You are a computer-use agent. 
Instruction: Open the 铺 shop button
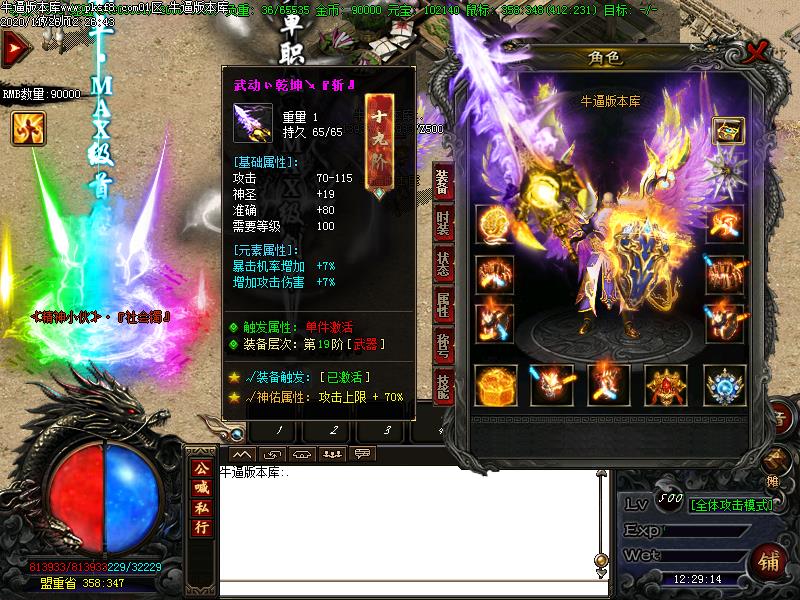point(768,557)
